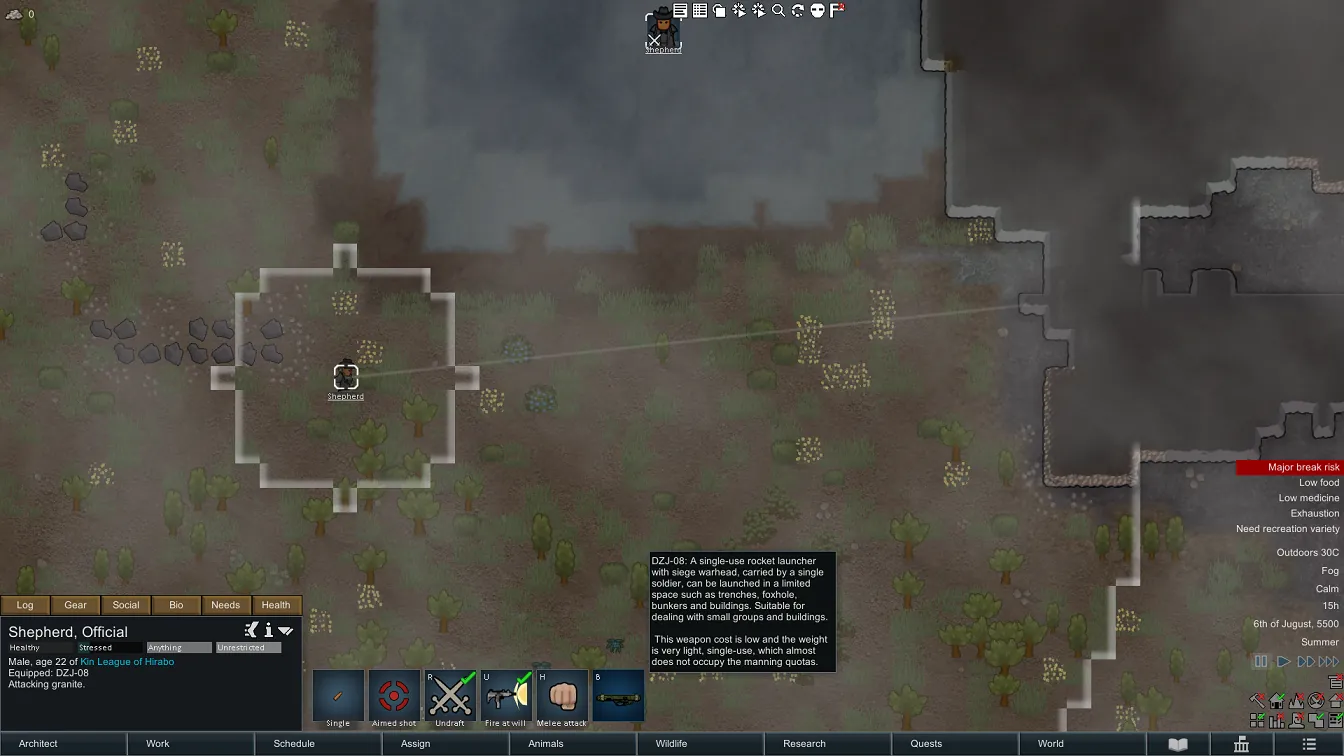1344x756 pixels.
Task: Show Shepherd's Needs tab
Action: click(226, 605)
